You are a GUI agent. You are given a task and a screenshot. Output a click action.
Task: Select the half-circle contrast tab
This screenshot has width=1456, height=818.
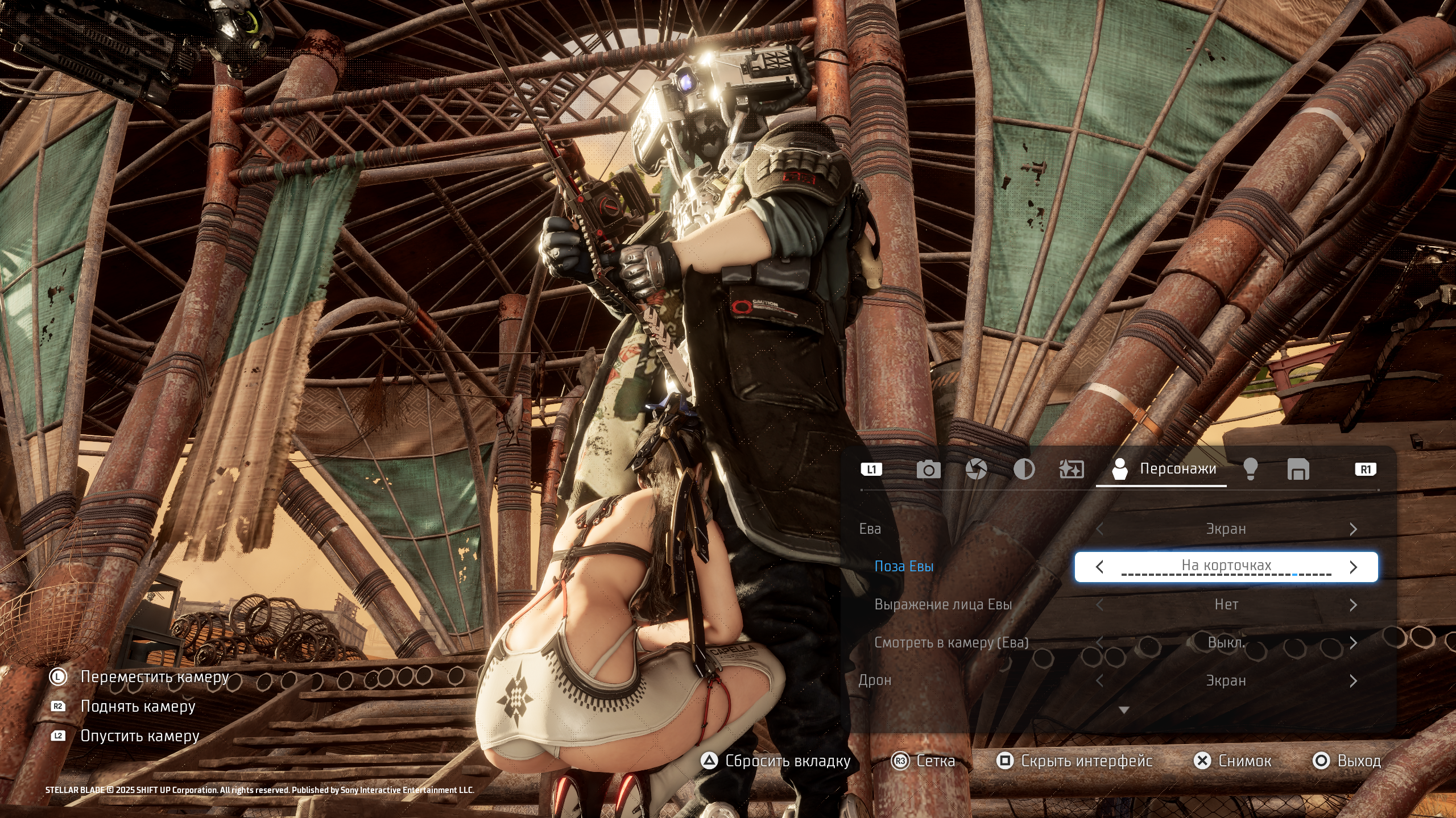coord(1024,470)
